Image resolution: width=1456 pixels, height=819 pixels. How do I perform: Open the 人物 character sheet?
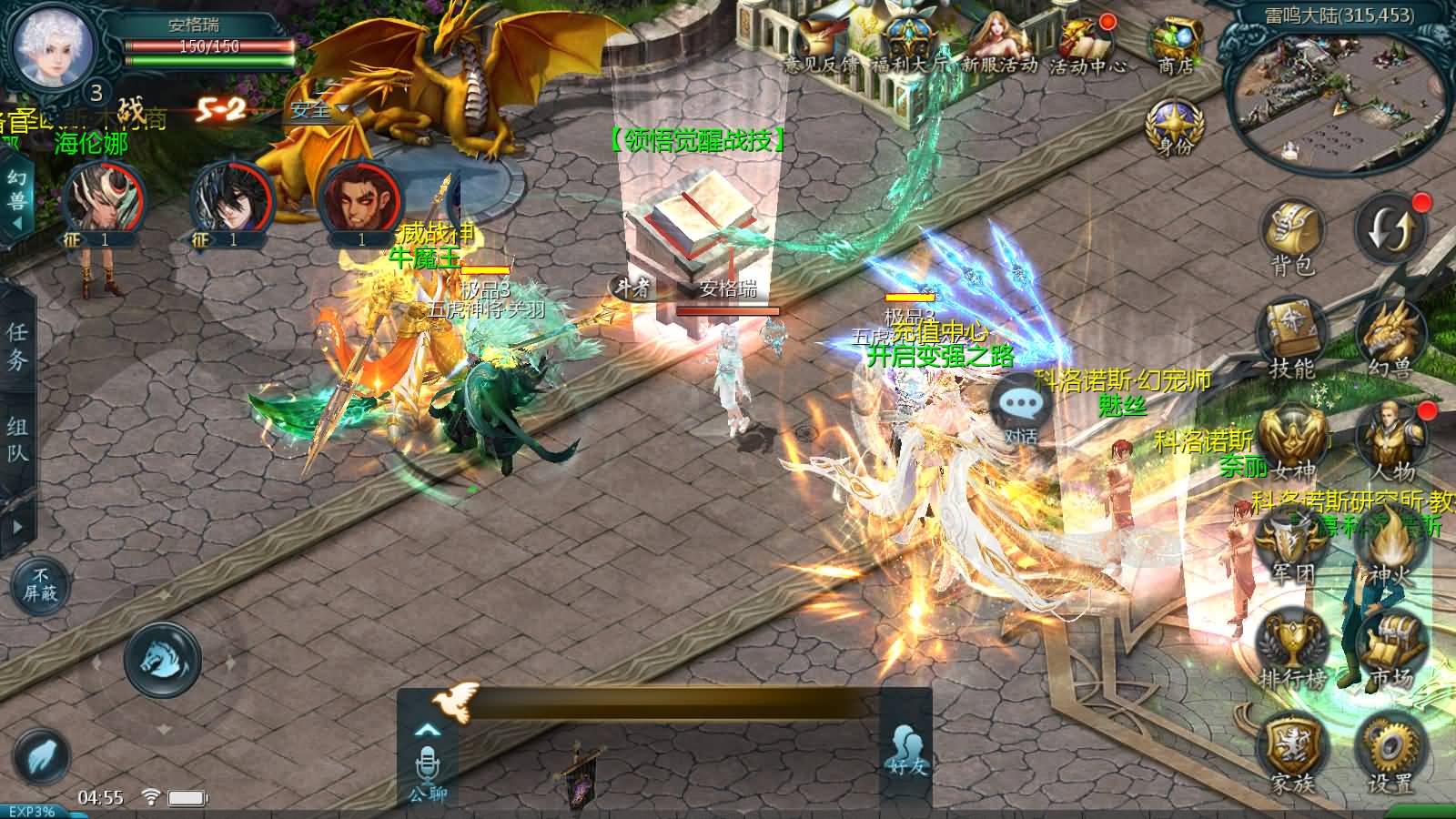point(1390,440)
